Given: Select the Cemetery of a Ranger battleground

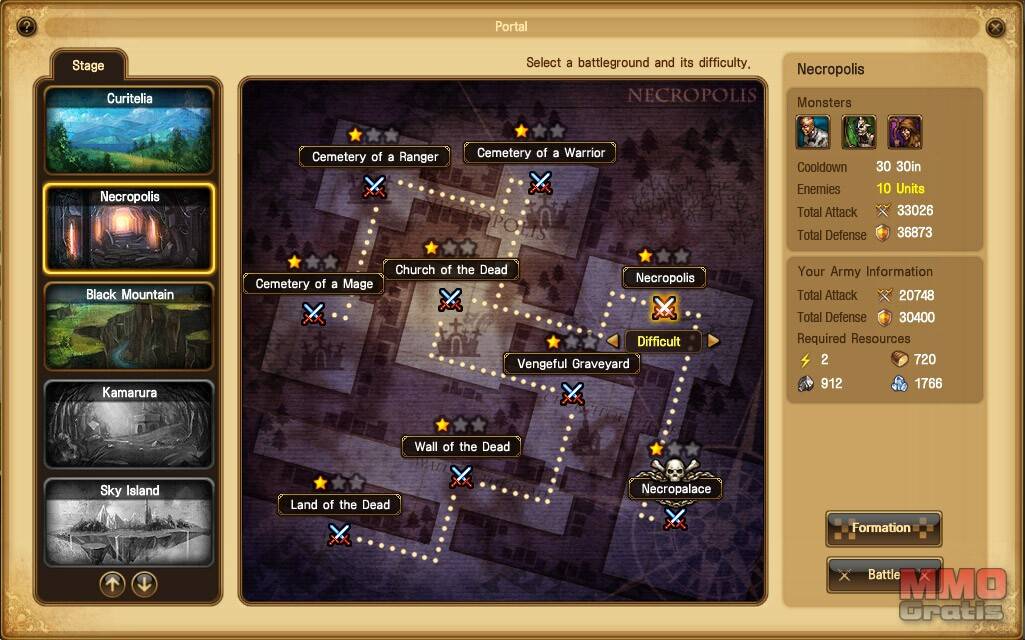Looking at the screenshot, I should pyautogui.click(x=374, y=186).
